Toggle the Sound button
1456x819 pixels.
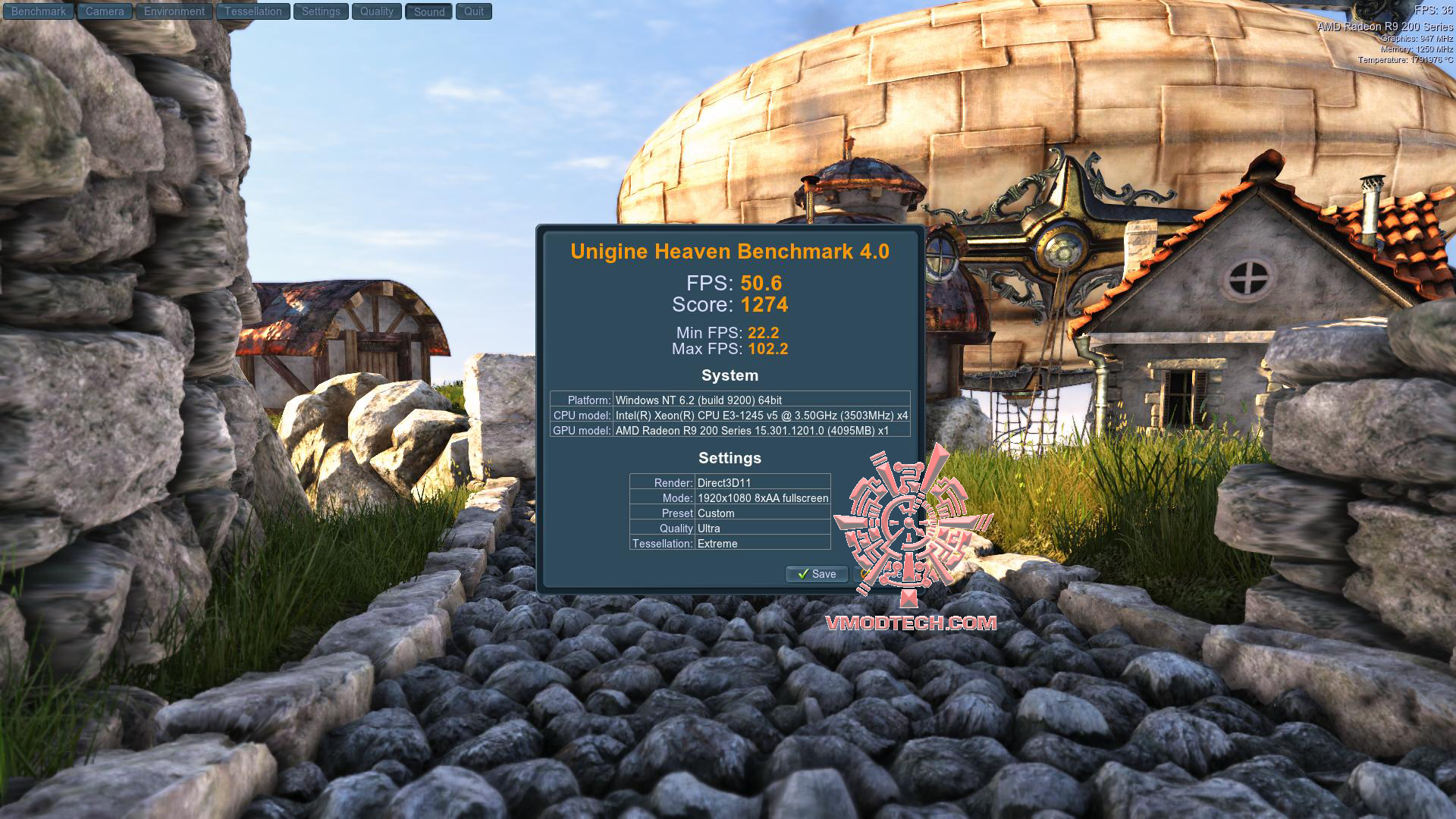pos(428,11)
